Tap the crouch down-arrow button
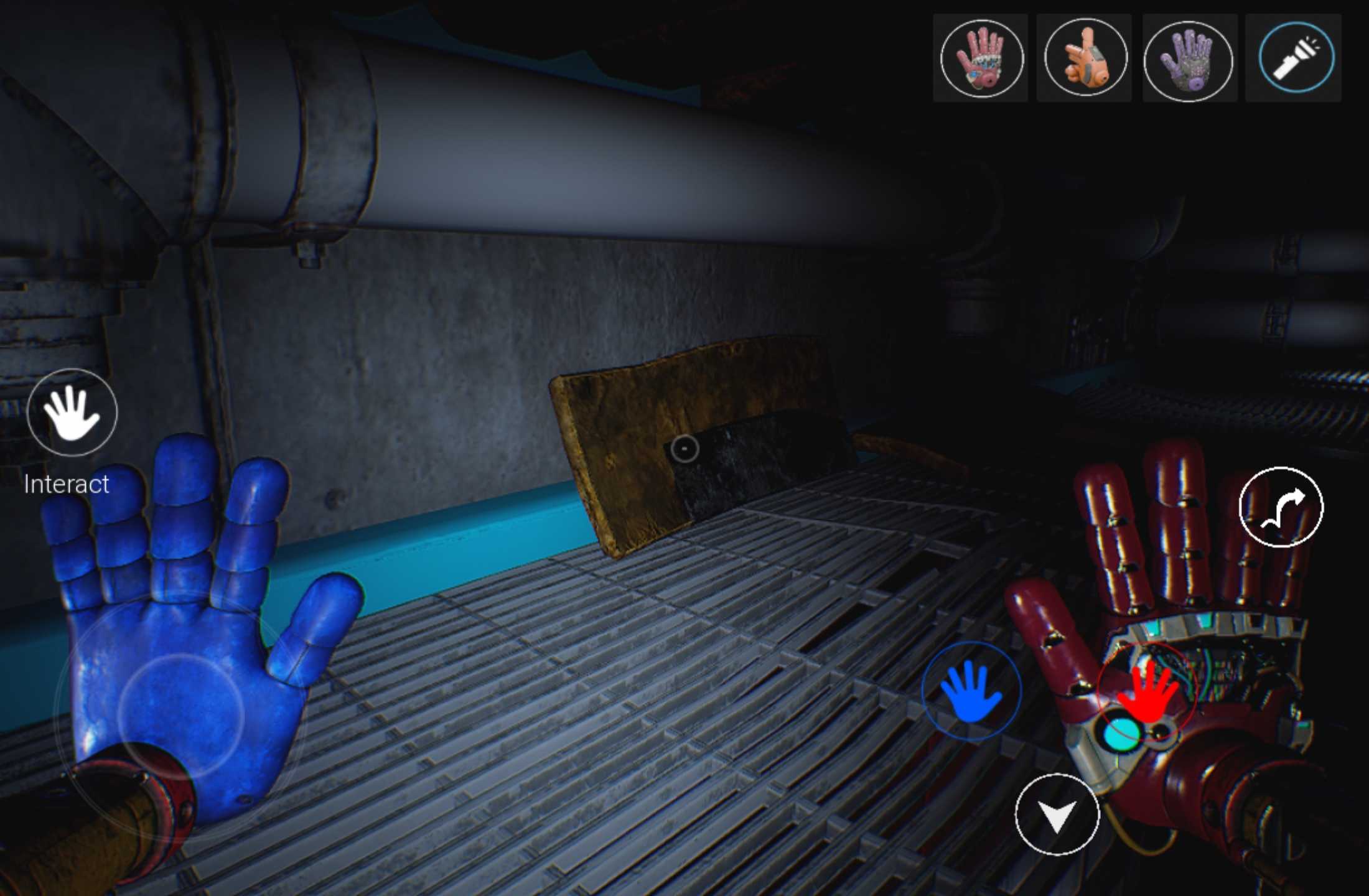This screenshot has width=1369, height=896. [1057, 814]
